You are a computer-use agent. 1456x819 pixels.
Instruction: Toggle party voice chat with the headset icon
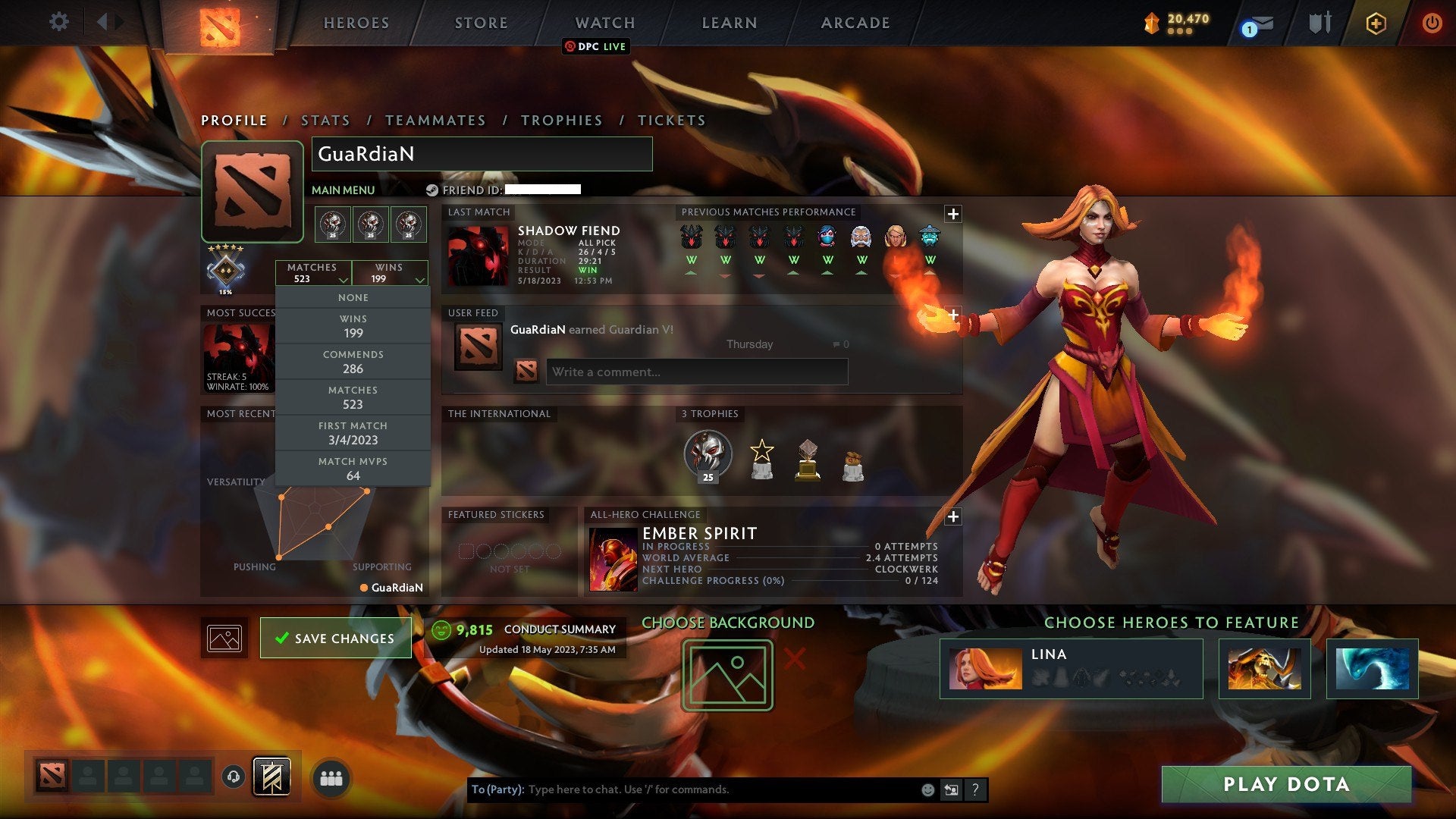[233, 776]
